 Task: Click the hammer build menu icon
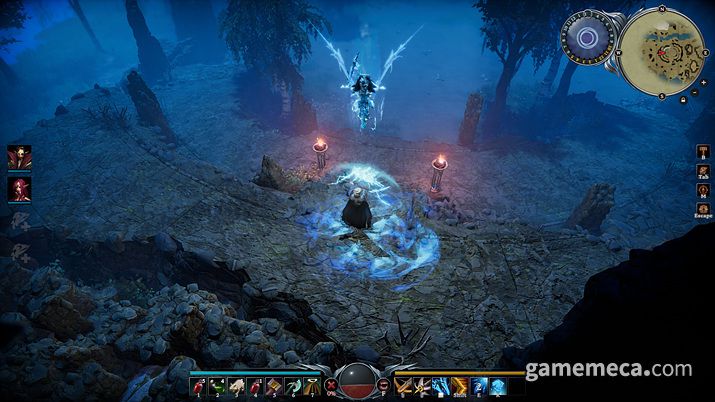click(702, 150)
